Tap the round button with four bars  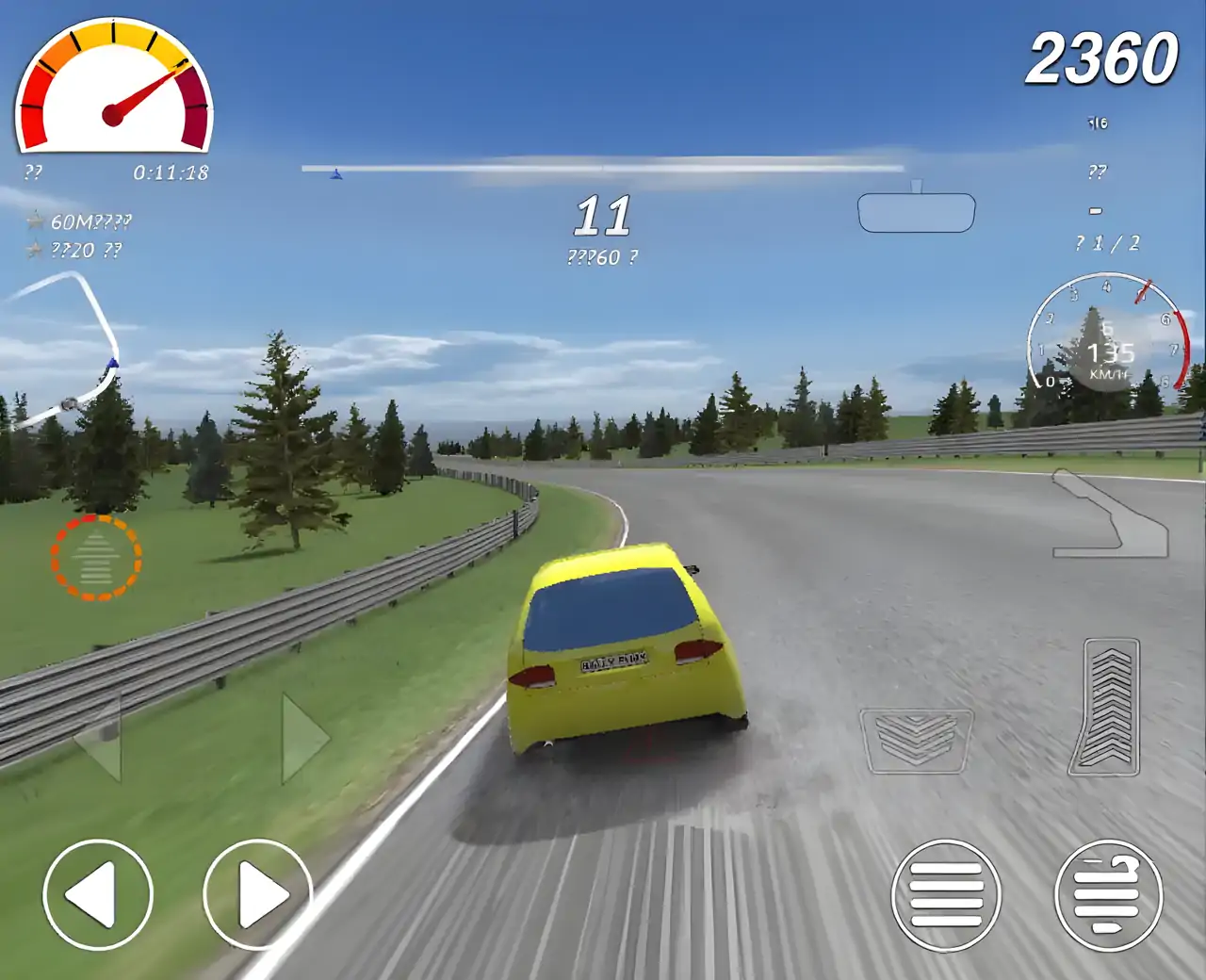tap(946, 894)
